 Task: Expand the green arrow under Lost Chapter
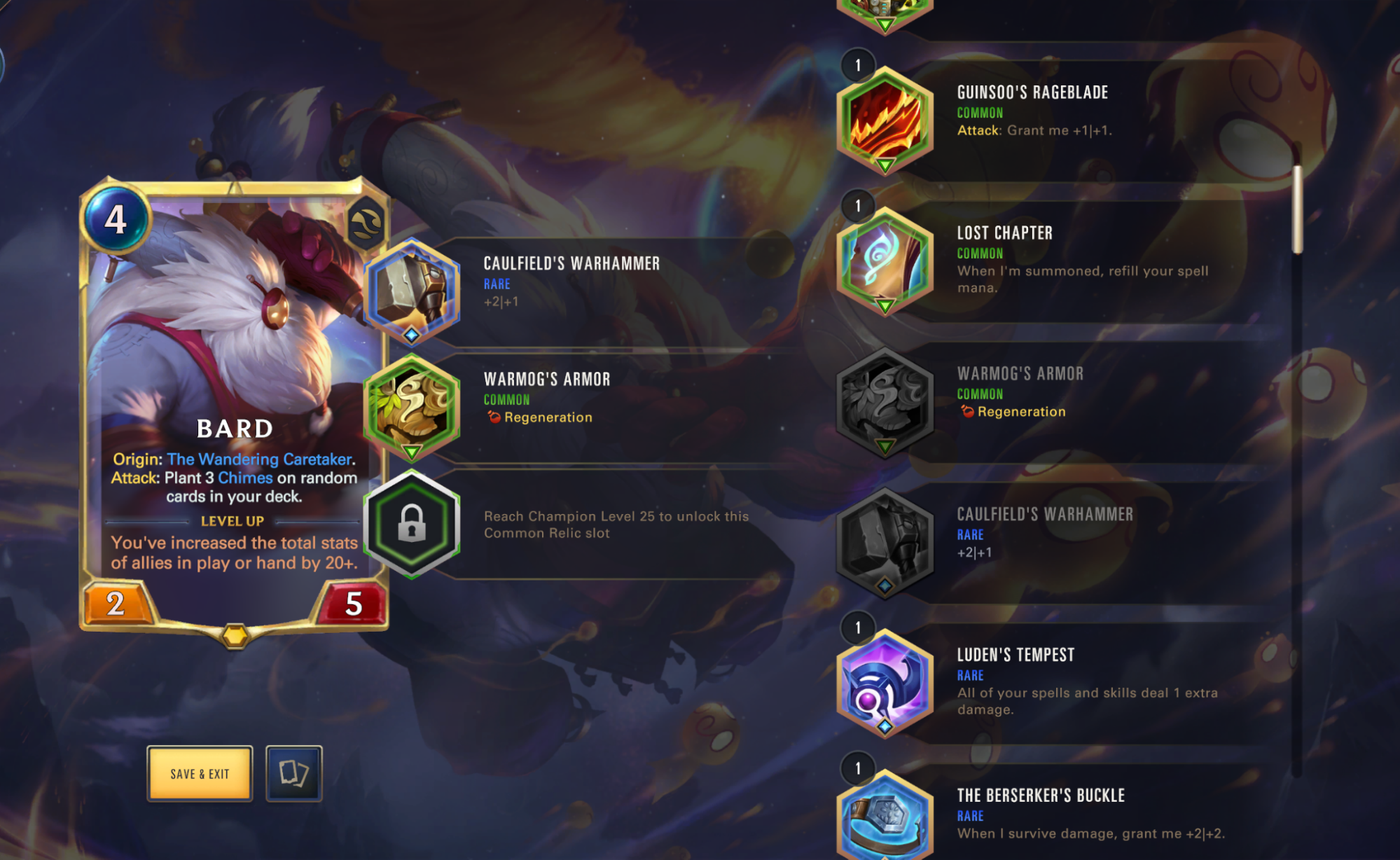(885, 305)
